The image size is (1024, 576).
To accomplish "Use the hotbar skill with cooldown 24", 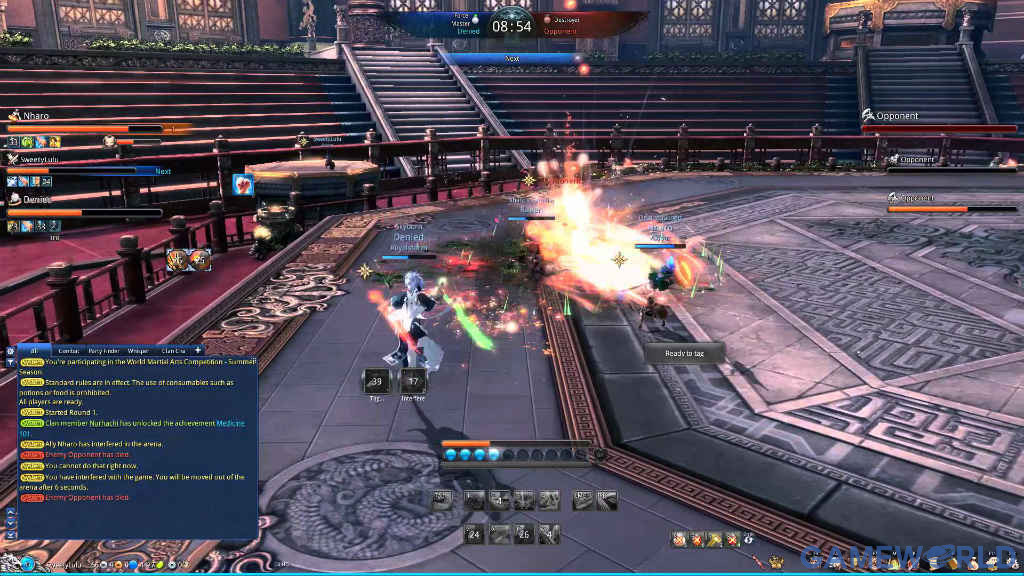I will click(474, 534).
